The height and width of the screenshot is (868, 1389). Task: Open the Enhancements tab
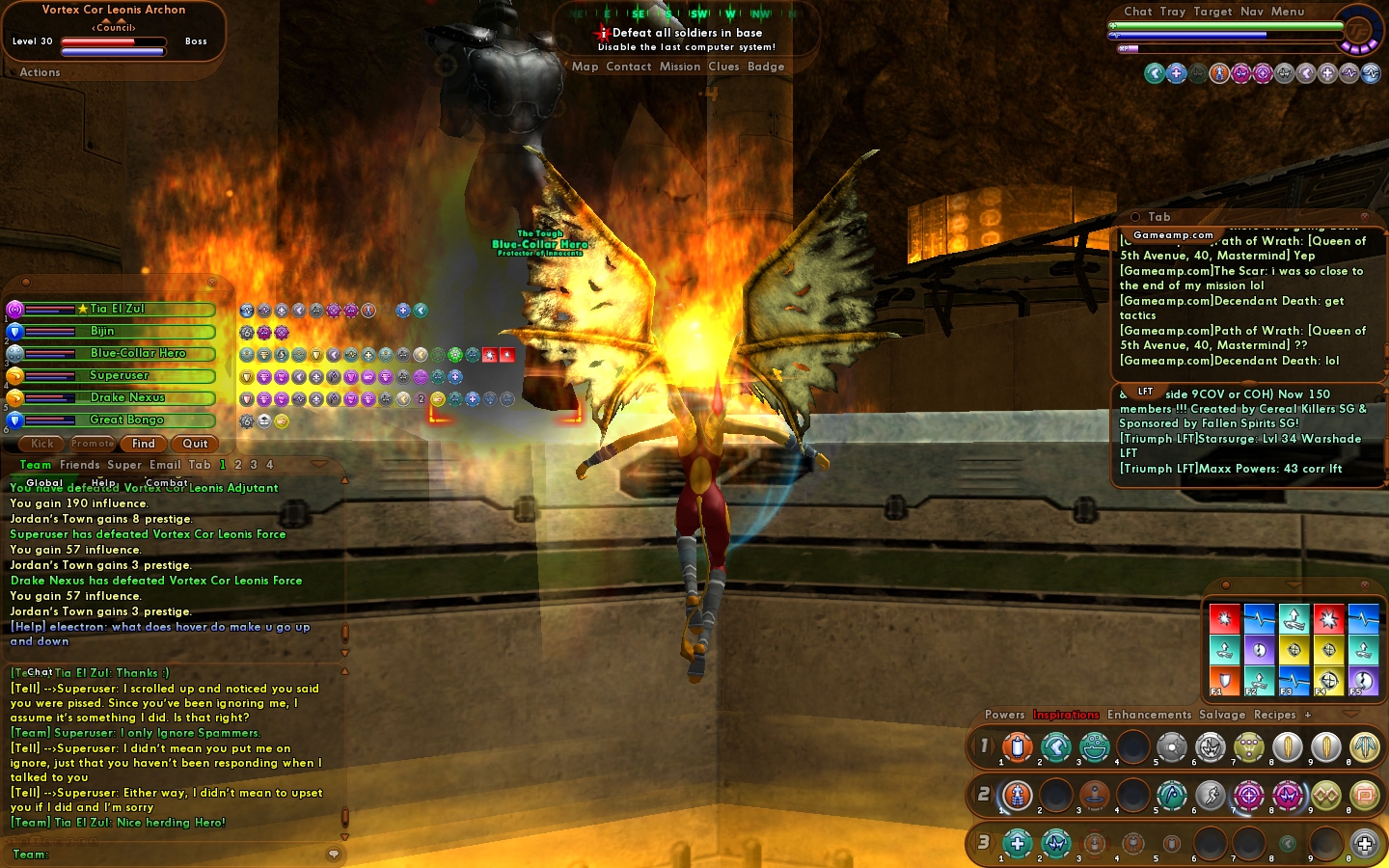[1149, 715]
